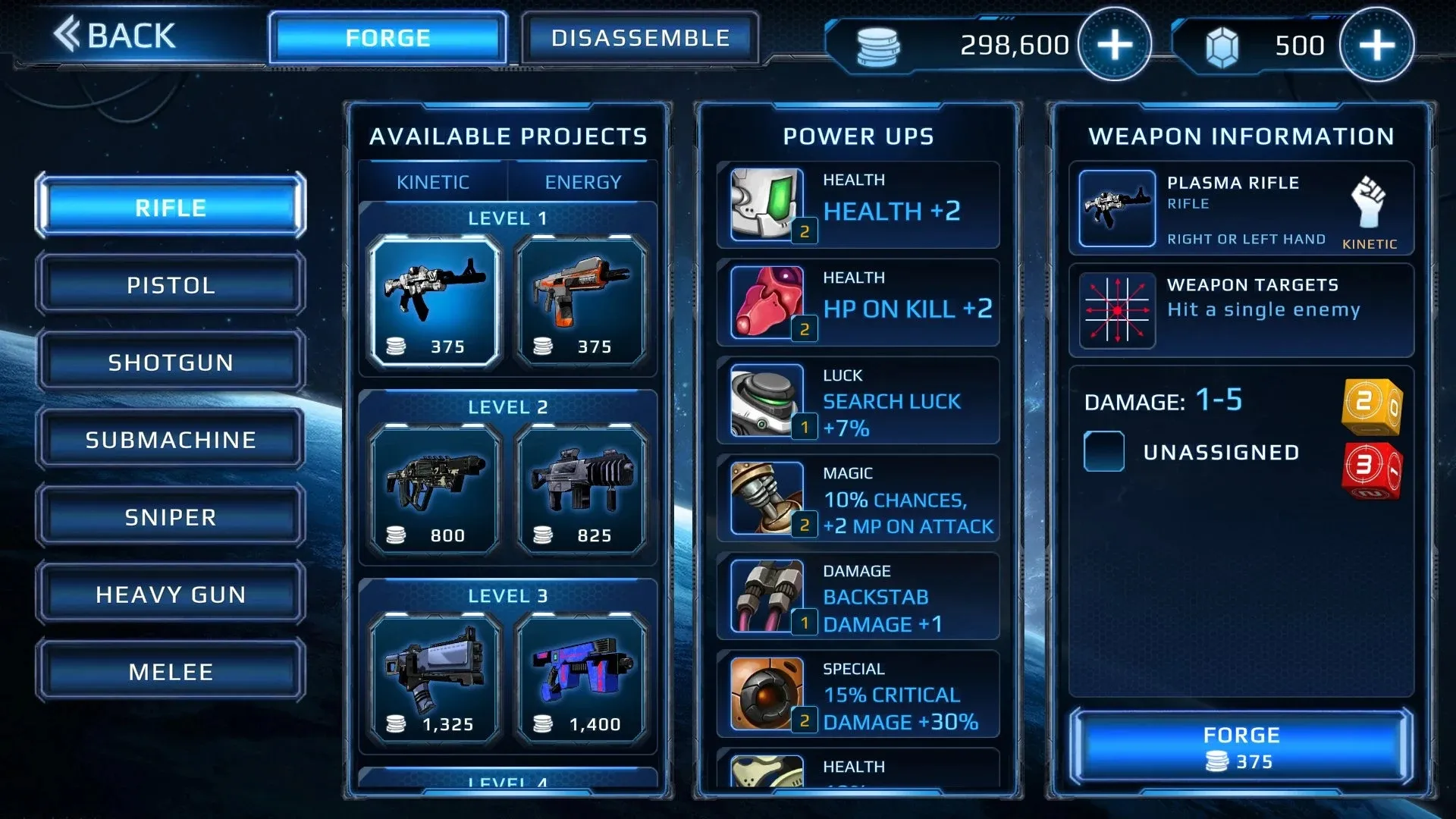Add more coins with the plus button
1456x819 pixels.
[1114, 45]
